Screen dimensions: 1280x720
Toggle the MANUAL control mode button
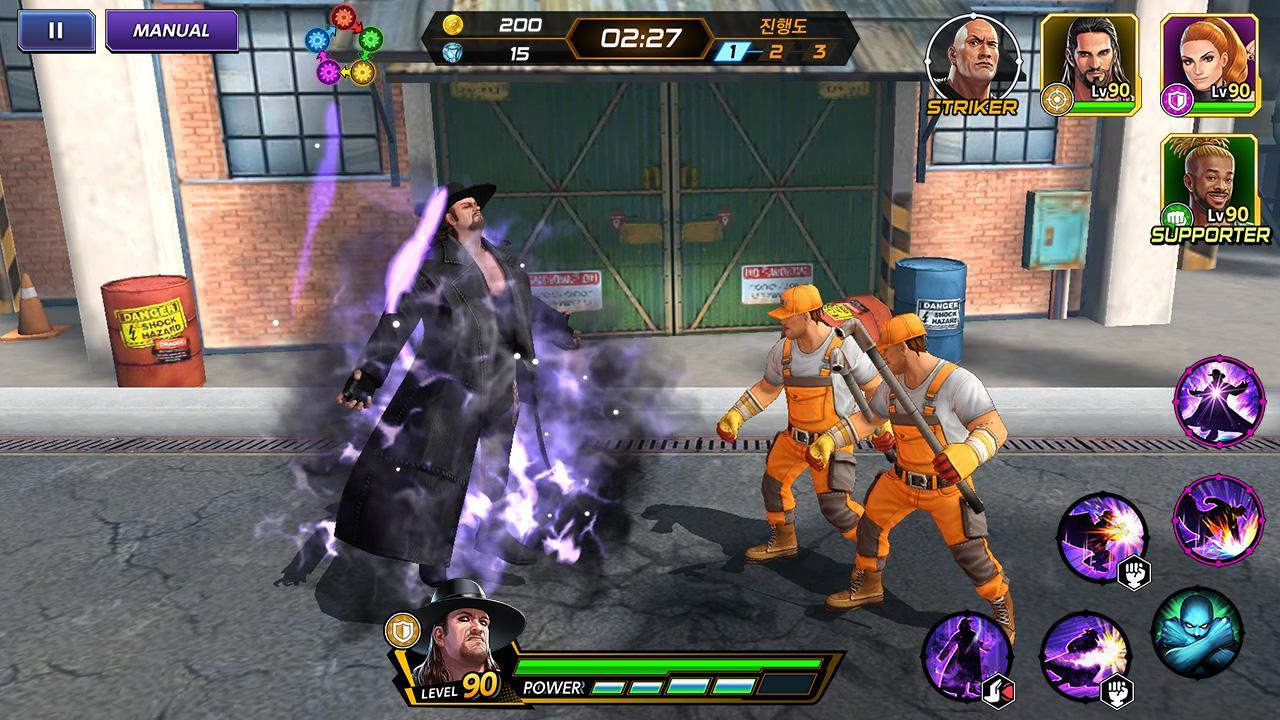click(x=171, y=30)
